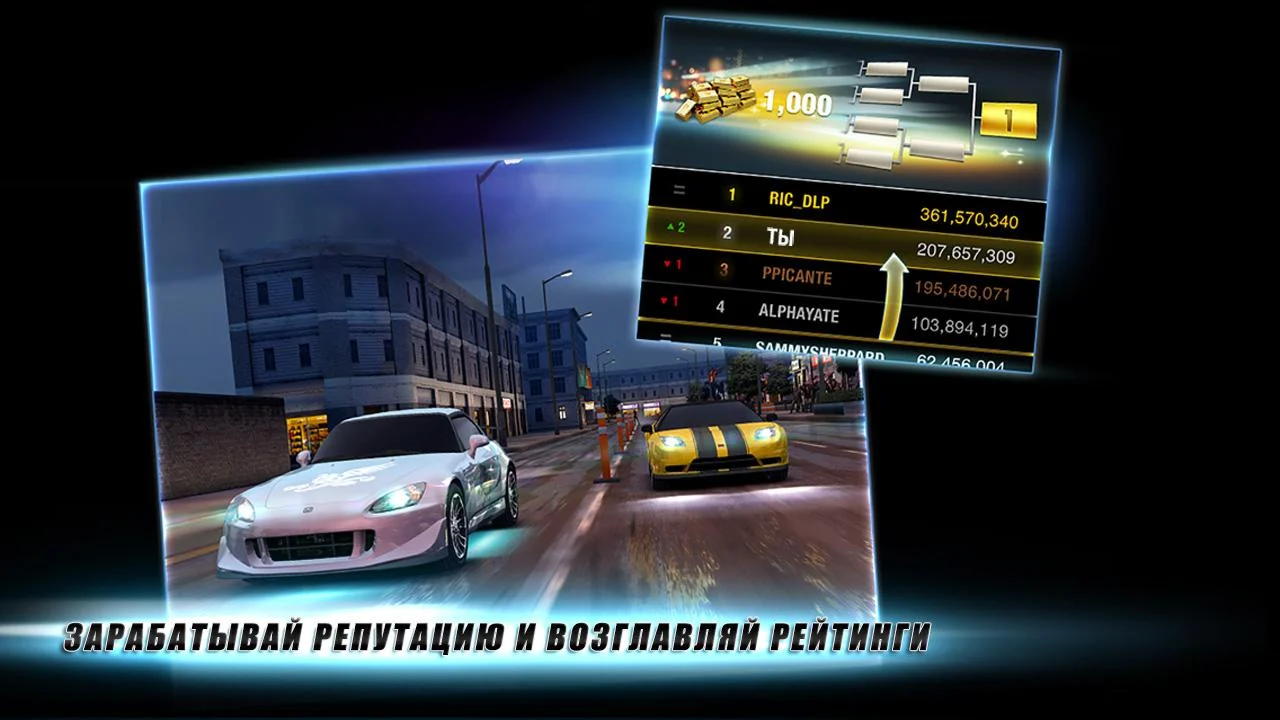Click the caption text about earning reputation
1280x720 pixels.
pyautogui.click(x=500, y=633)
